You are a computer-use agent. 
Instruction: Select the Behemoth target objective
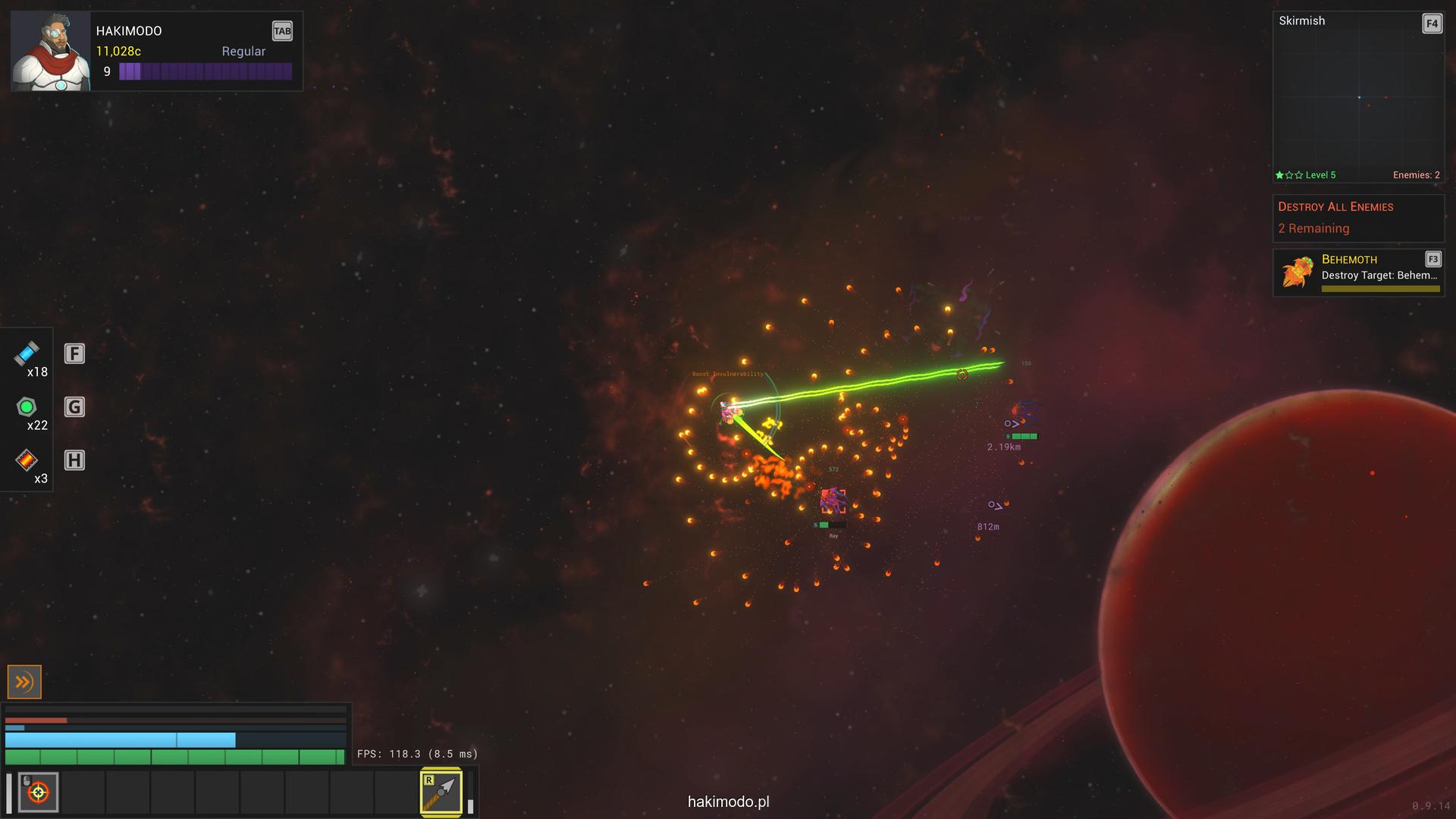click(1357, 273)
